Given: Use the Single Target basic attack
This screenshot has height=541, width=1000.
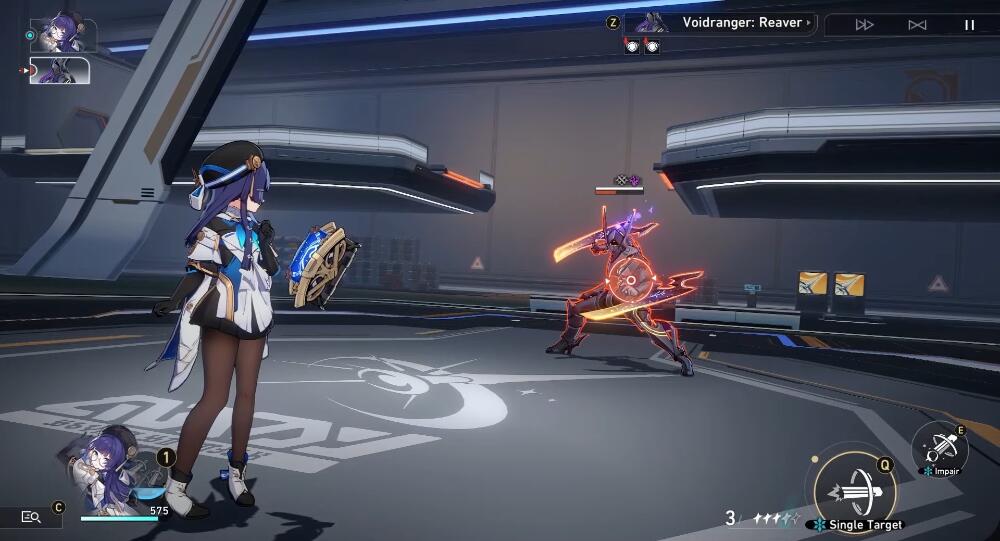Looking at the screenshot, I should coord(853,490).
